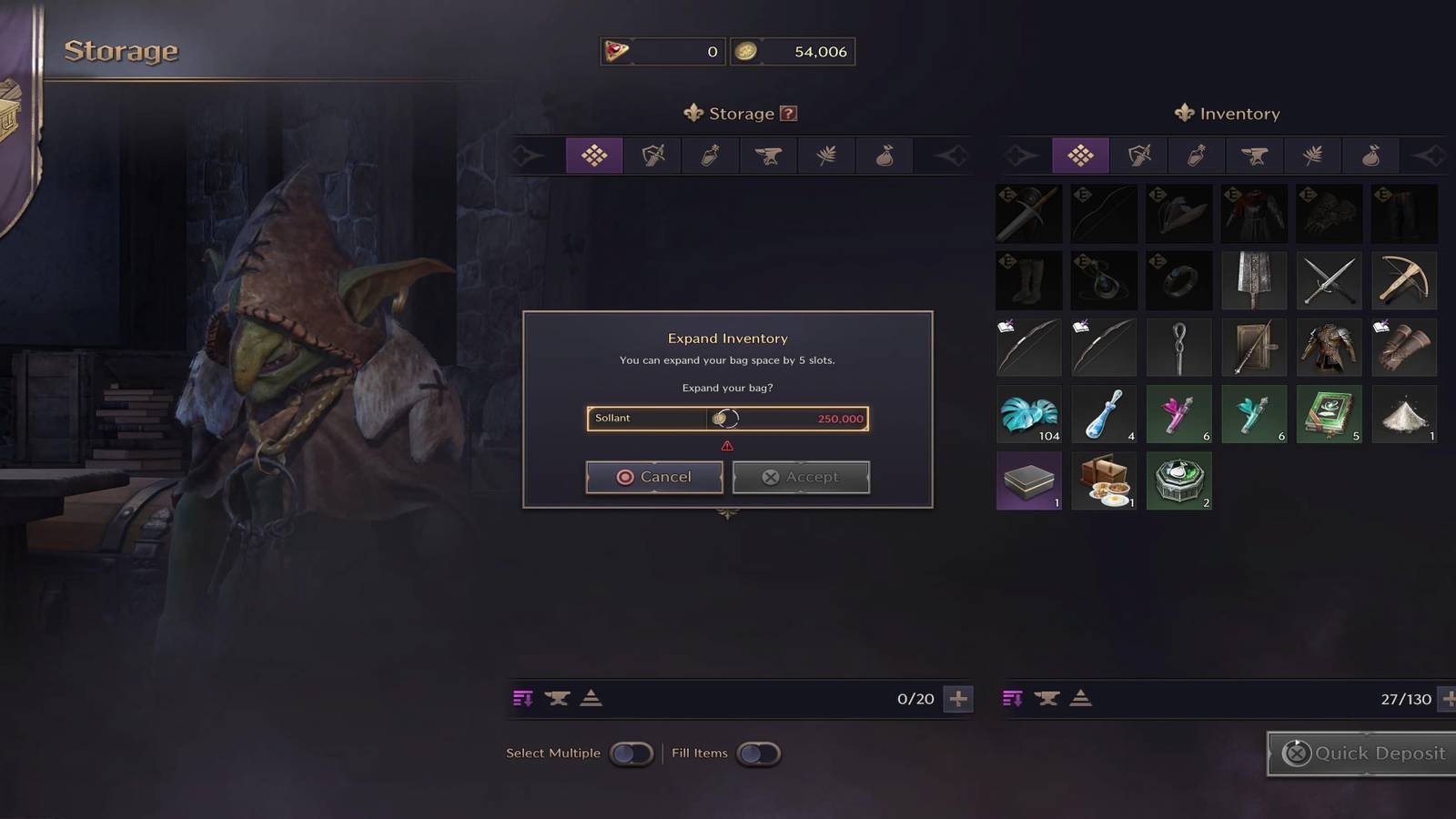1456x819 pixels.
Task: Open the potions filter in Storage
Action: [711, 155]
